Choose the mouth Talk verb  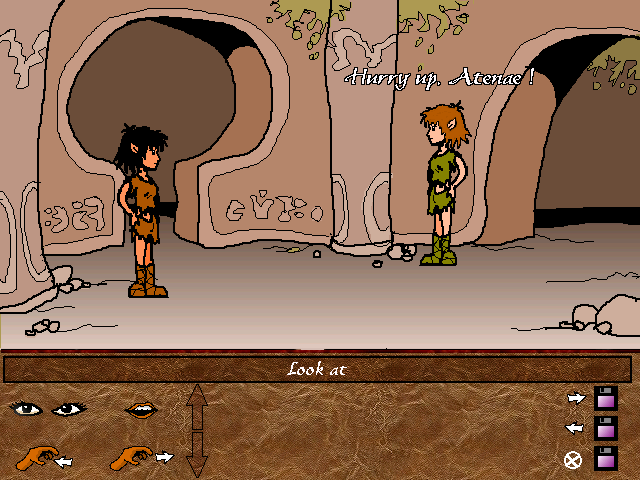tap(140, 409)
